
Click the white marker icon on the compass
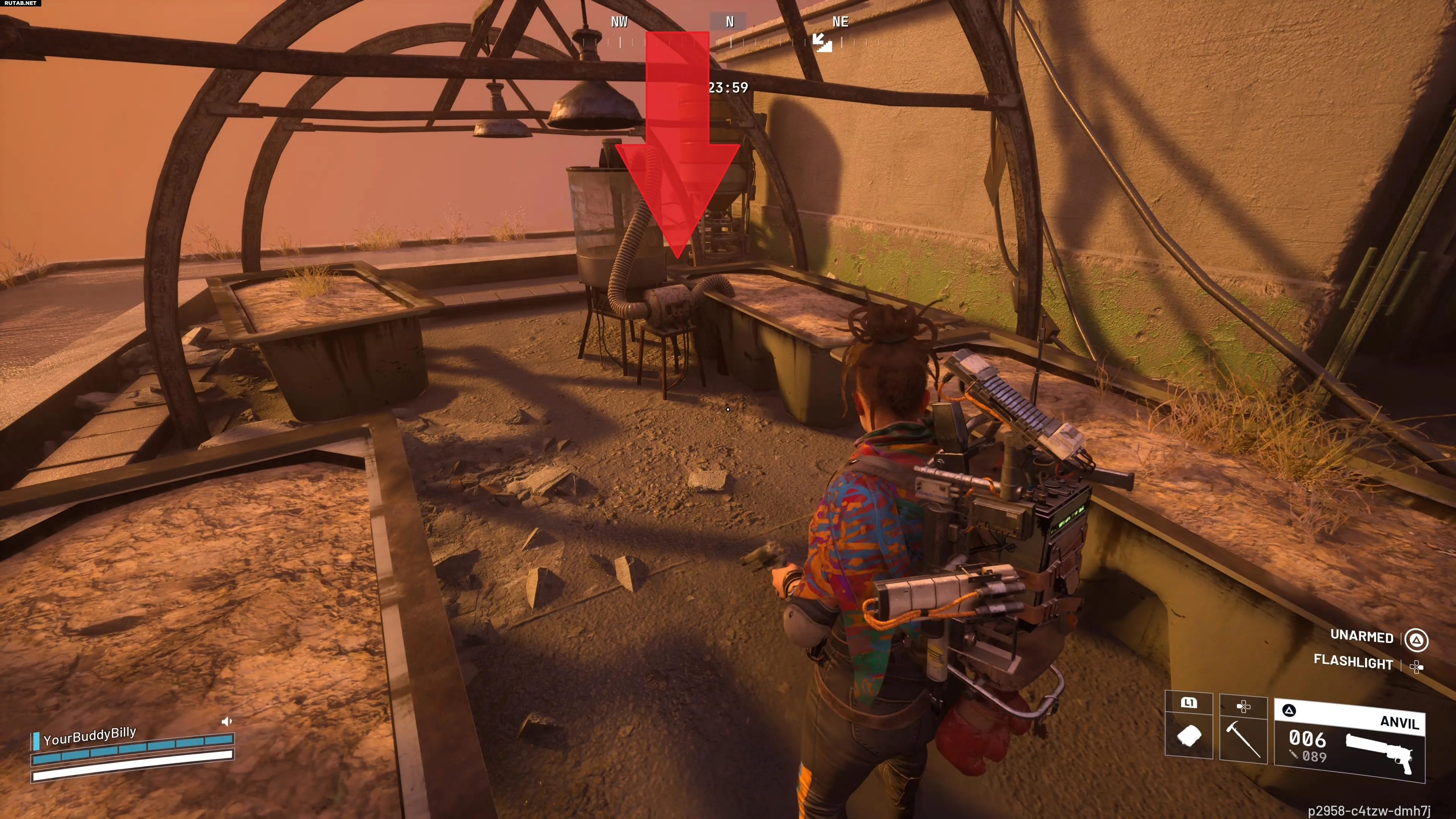click(x=822, y=42)
